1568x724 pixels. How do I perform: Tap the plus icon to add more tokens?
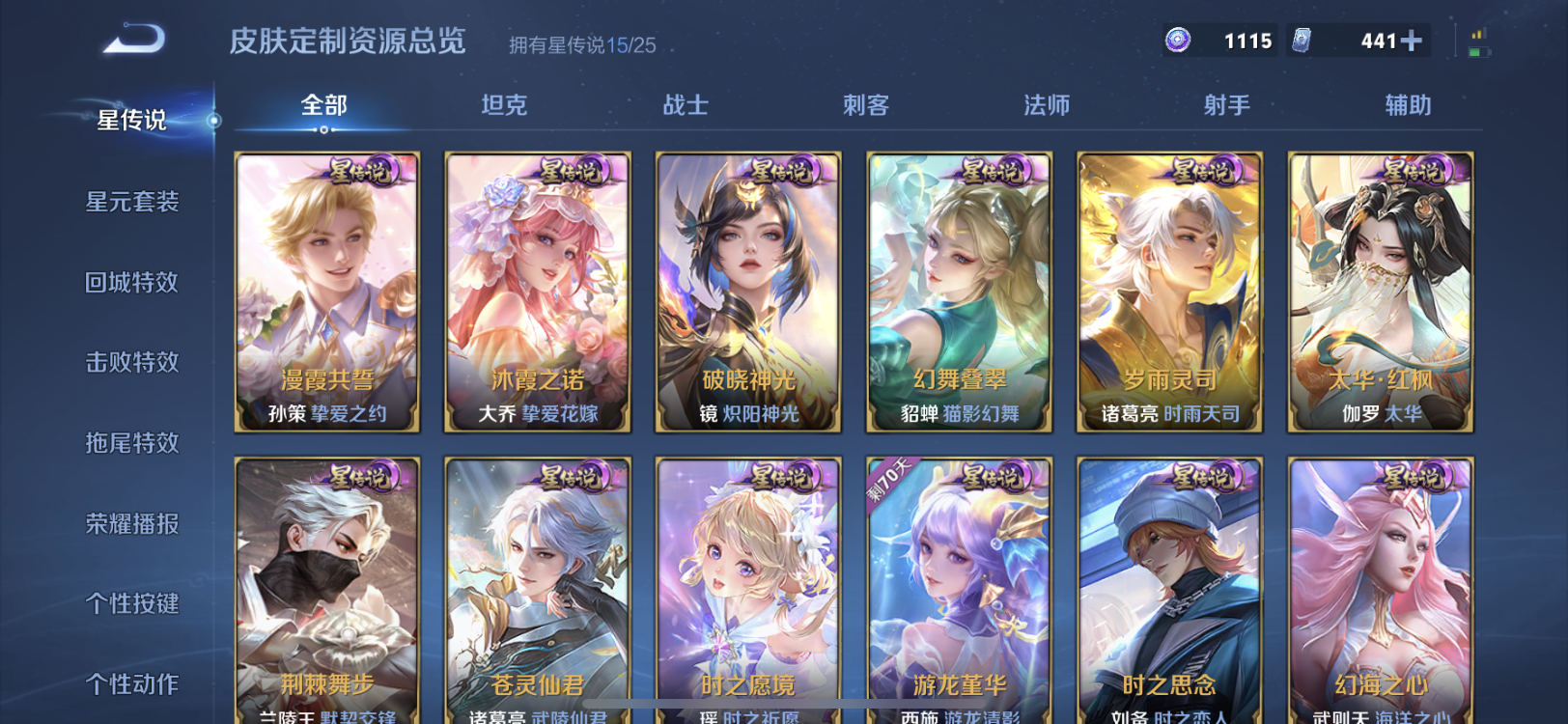(1413, 41)
